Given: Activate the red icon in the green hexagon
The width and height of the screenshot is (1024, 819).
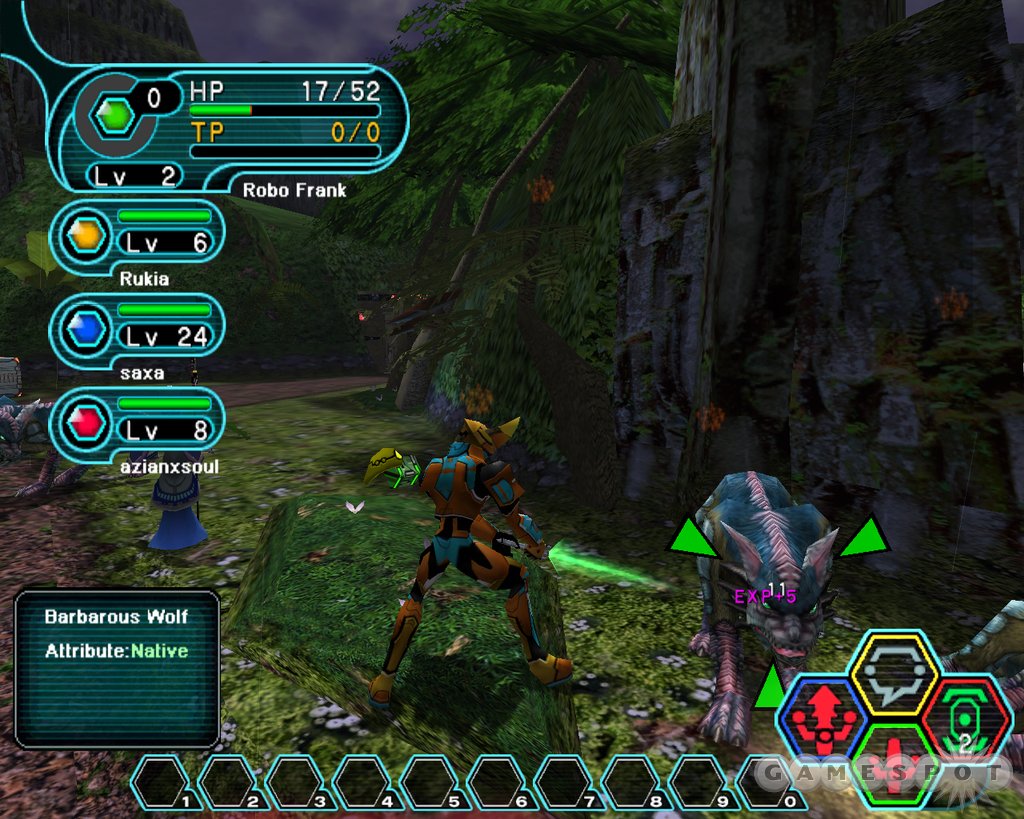Looking at the screenshot, I should point(893,763).
